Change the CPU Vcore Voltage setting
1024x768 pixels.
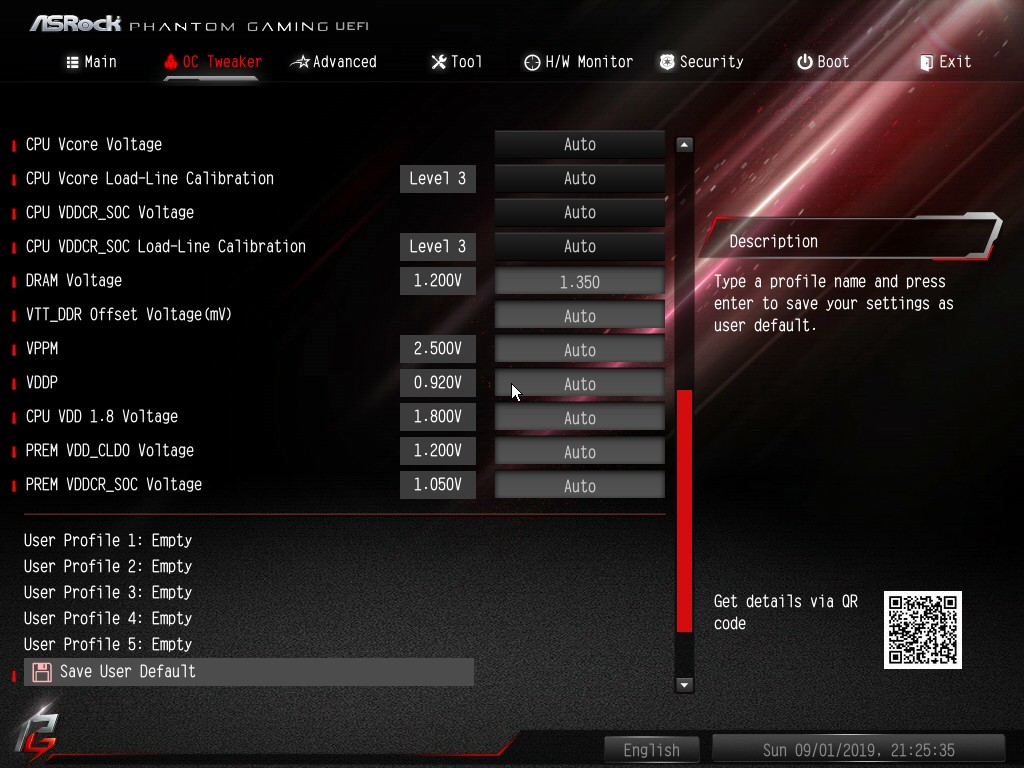click(579, 145)
